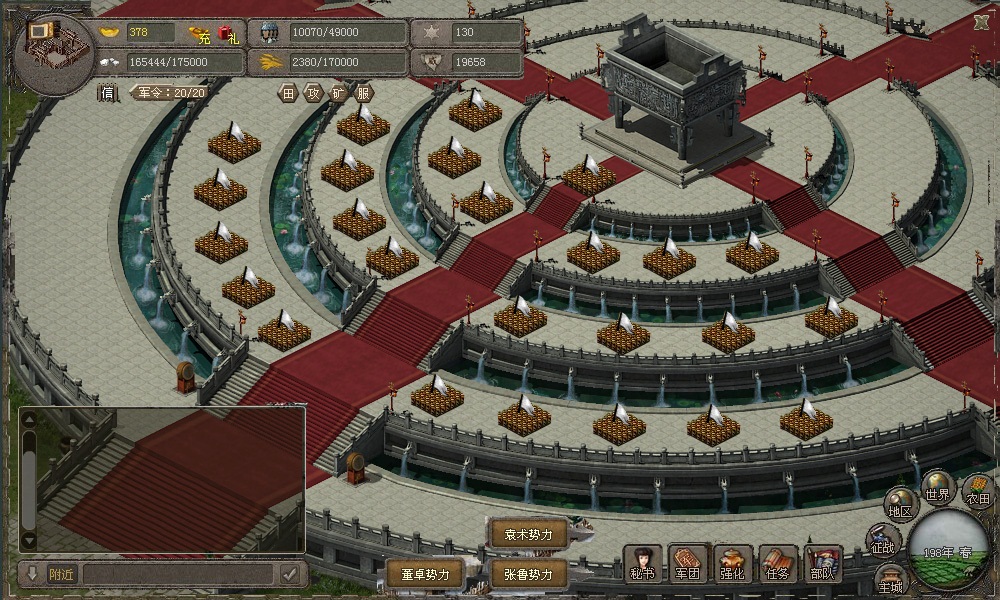Click the 攻 hexagon button
Screen dimensions: 1000x600
314,93
